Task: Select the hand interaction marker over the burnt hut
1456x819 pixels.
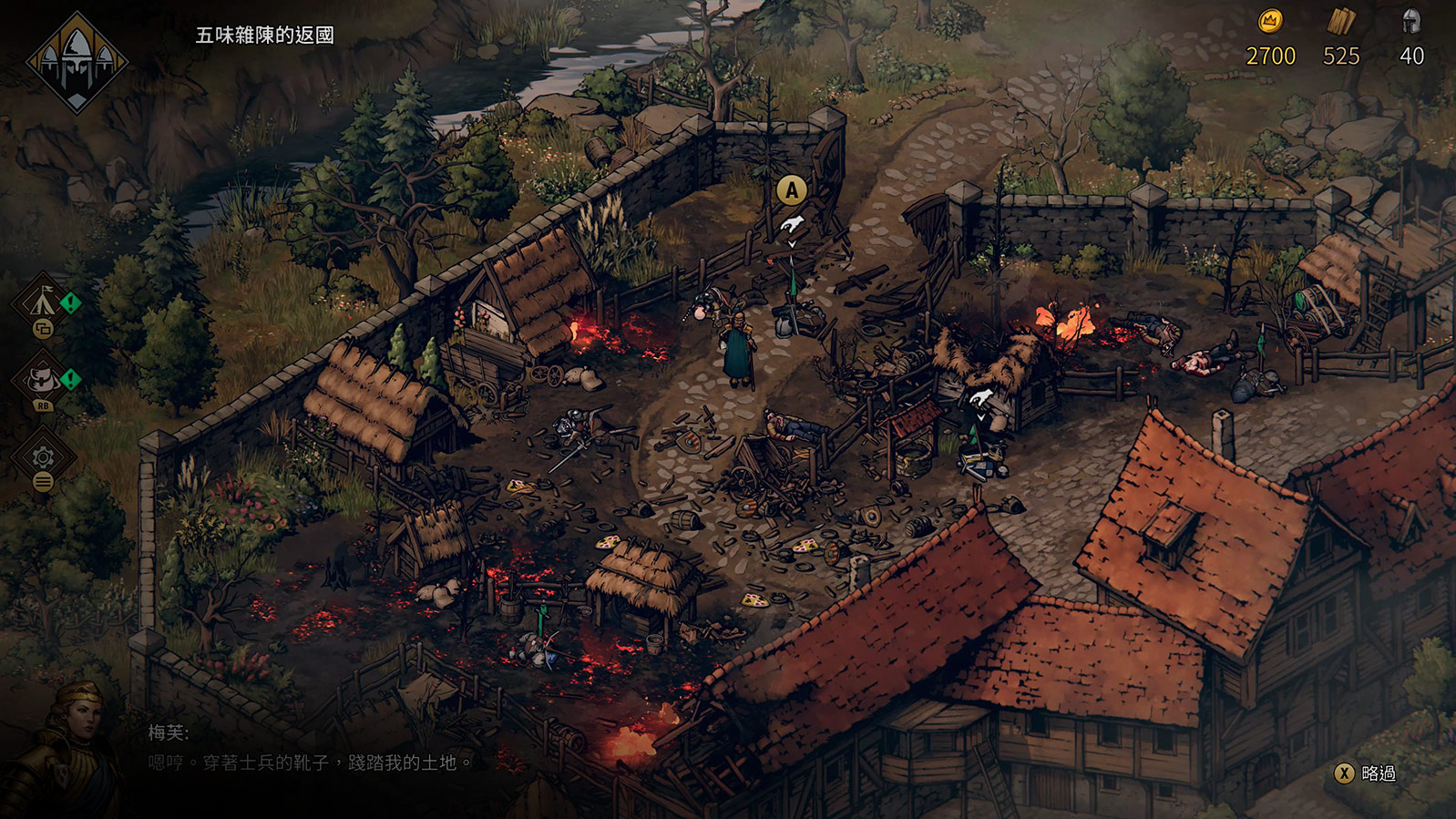Action: click(x=980, y=397)
